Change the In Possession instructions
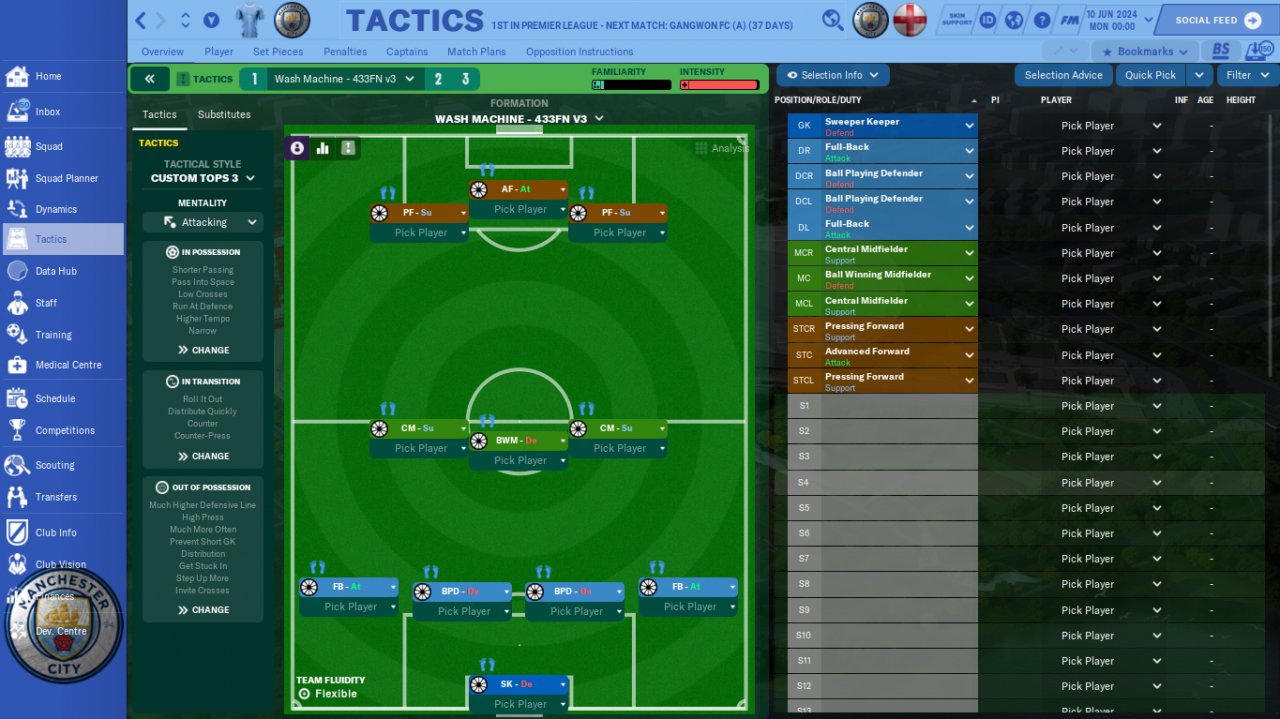 [x=203, y=350]
